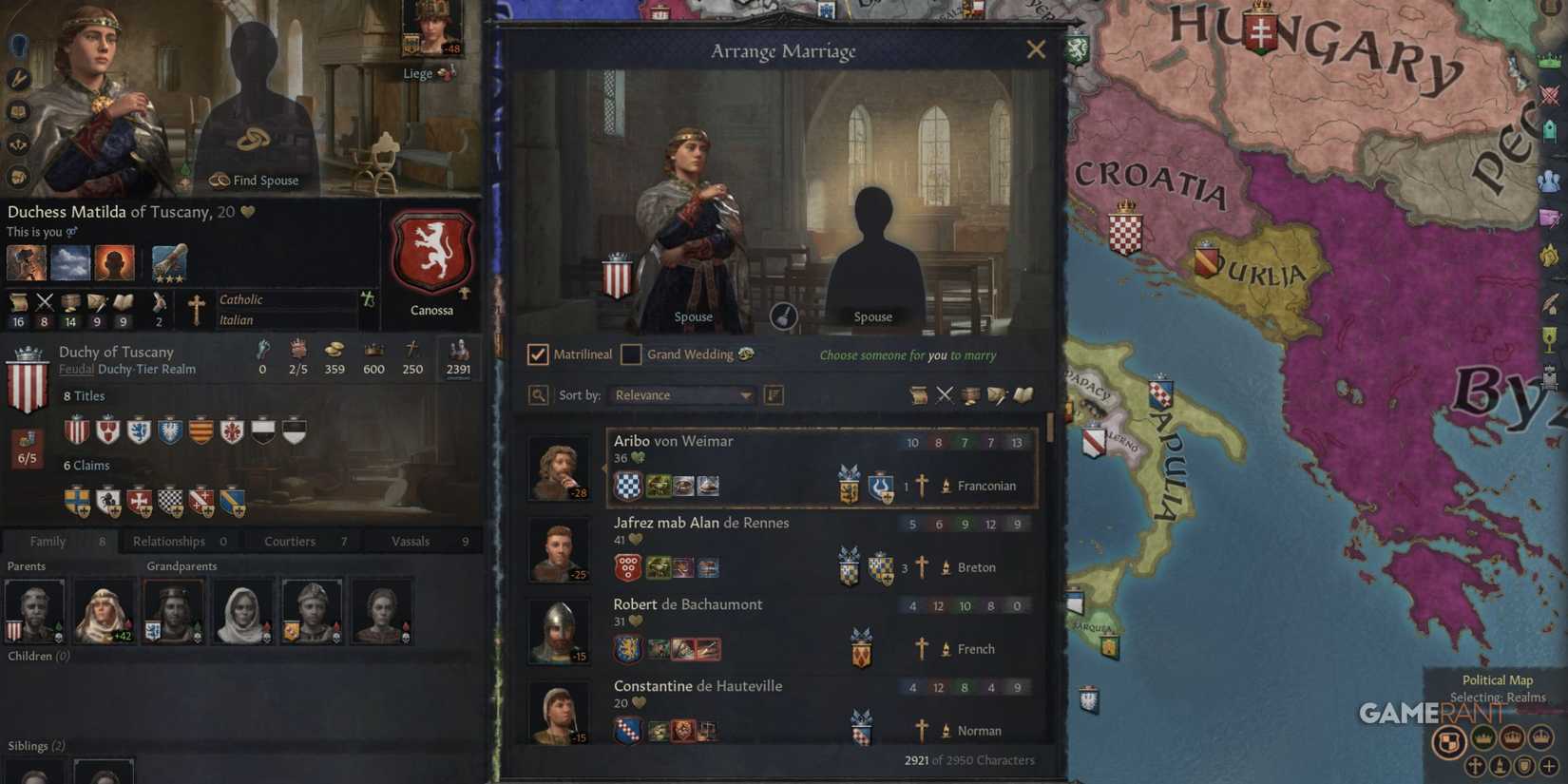Click the 'Choose someone for you to marry' link
Image resolution: width=1568 pixels, height=784 pixels.
(x=907, y=354)
